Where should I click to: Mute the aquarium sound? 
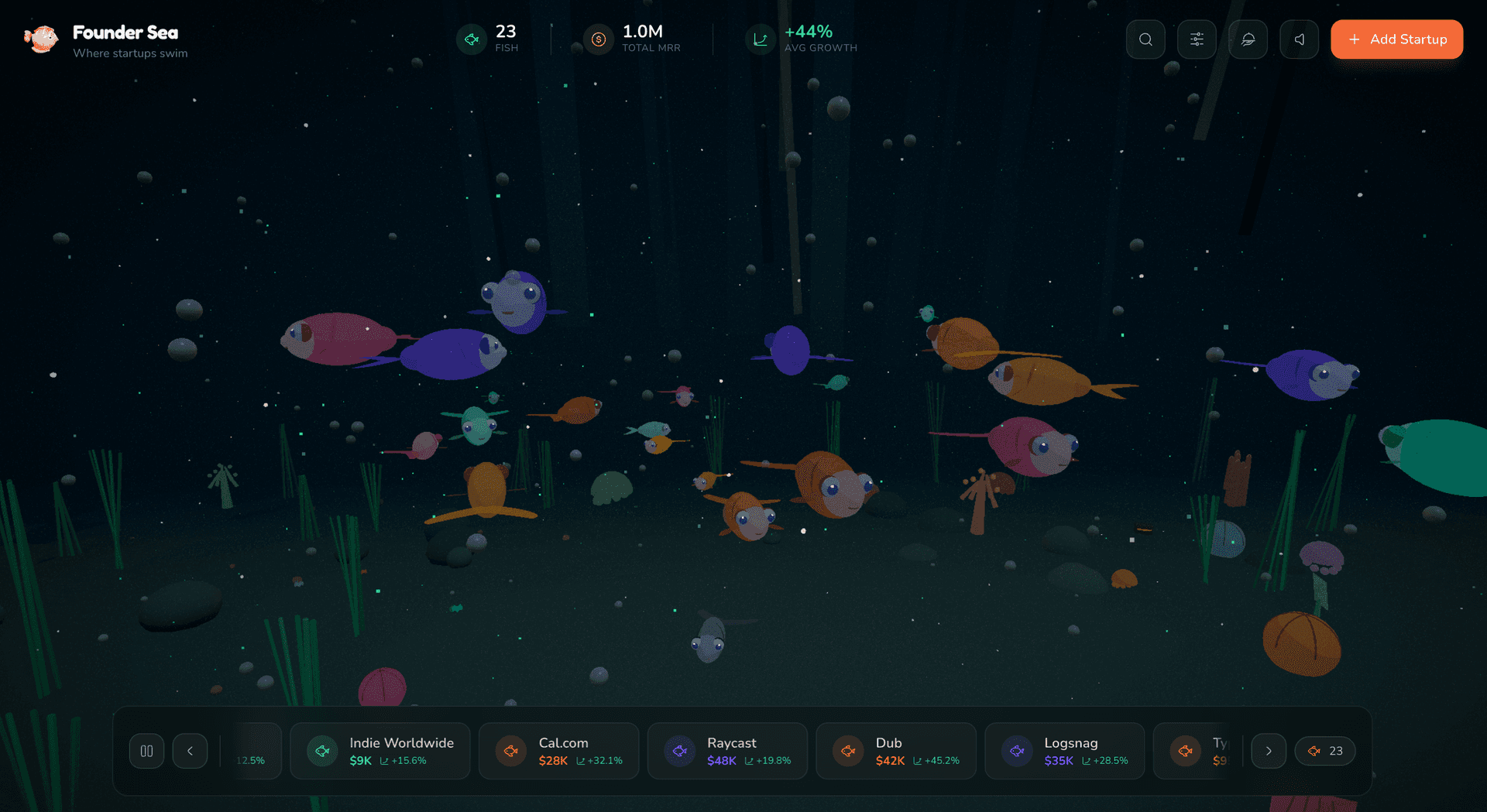[1299, 39]
